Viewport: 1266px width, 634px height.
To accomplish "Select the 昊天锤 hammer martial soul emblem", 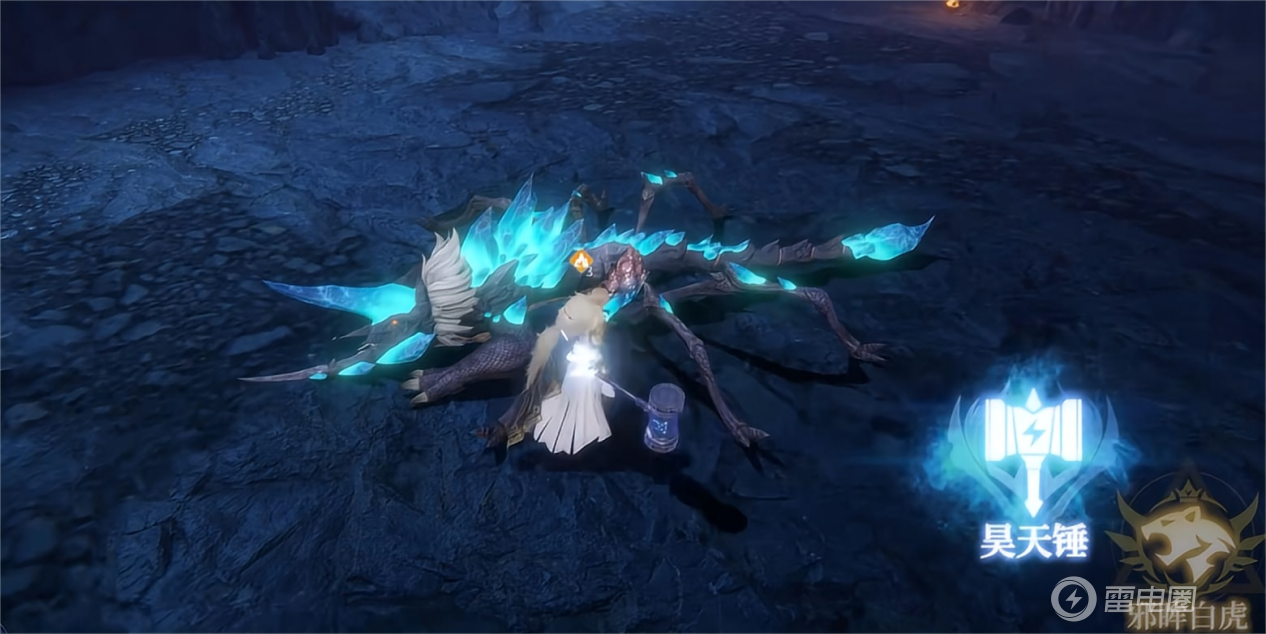I will 1032,452.
